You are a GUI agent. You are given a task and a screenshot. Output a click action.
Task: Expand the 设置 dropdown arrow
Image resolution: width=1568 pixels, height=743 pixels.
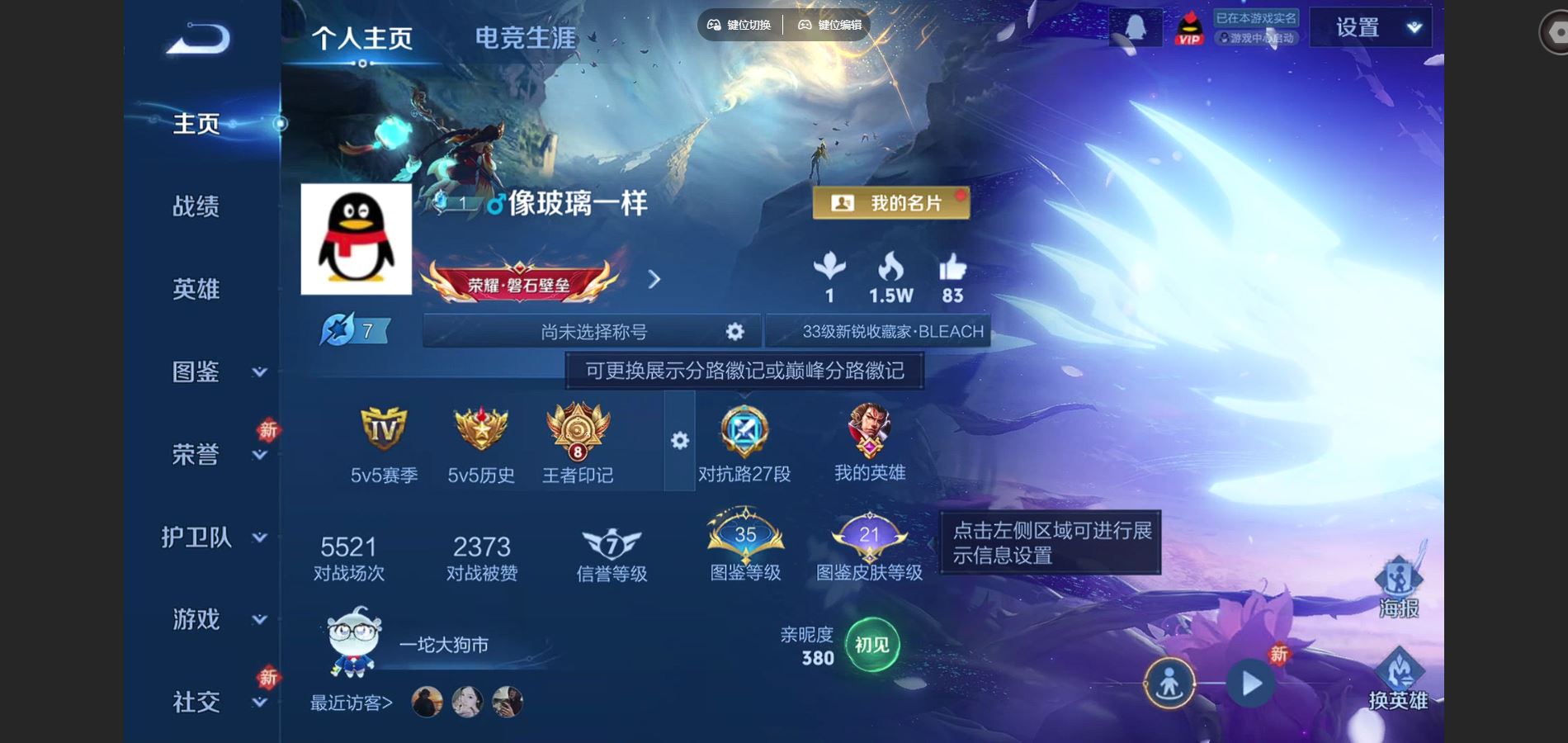(1413, 27)
